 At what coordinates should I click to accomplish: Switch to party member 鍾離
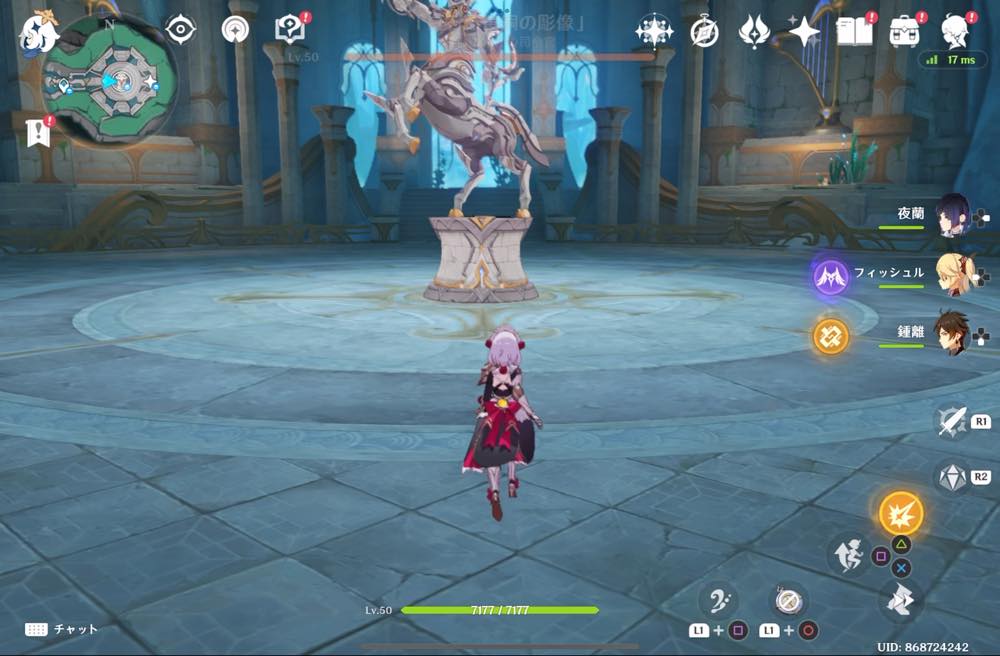950,333
